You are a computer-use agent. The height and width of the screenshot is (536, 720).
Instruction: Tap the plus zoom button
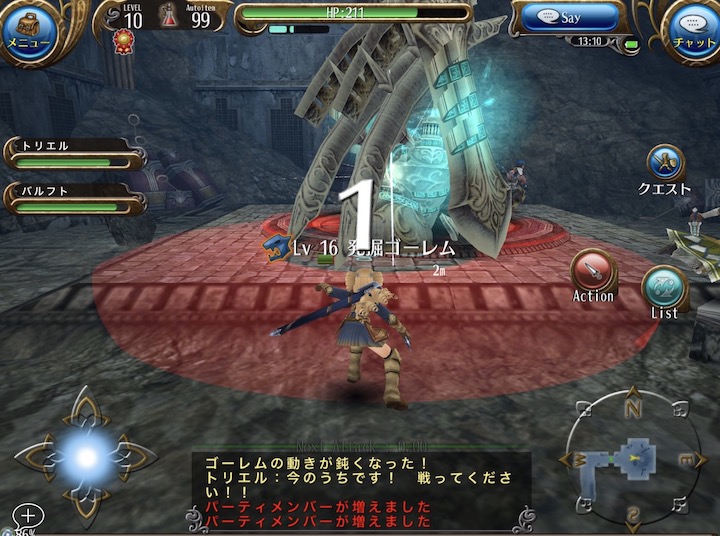(x=28, y=516)
